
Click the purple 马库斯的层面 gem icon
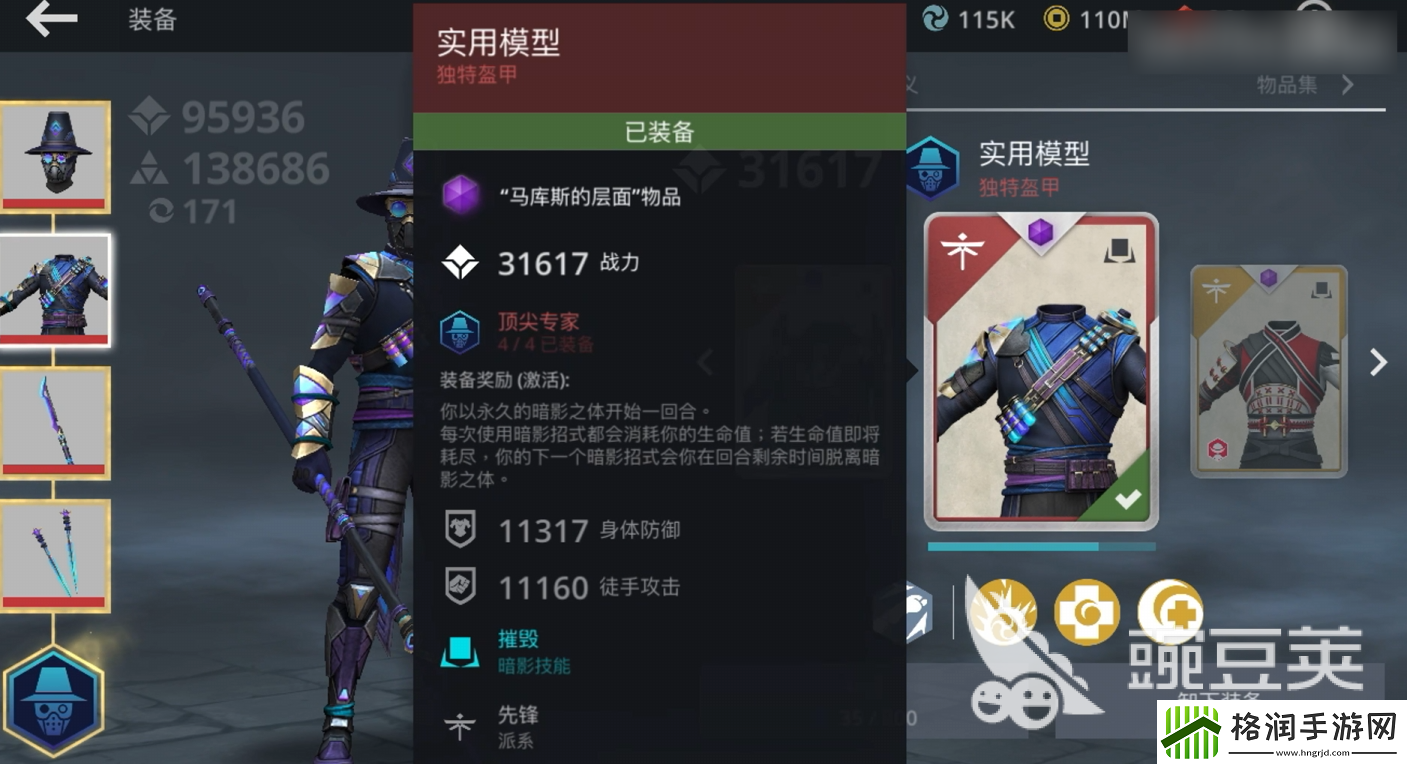click(458, 193)
